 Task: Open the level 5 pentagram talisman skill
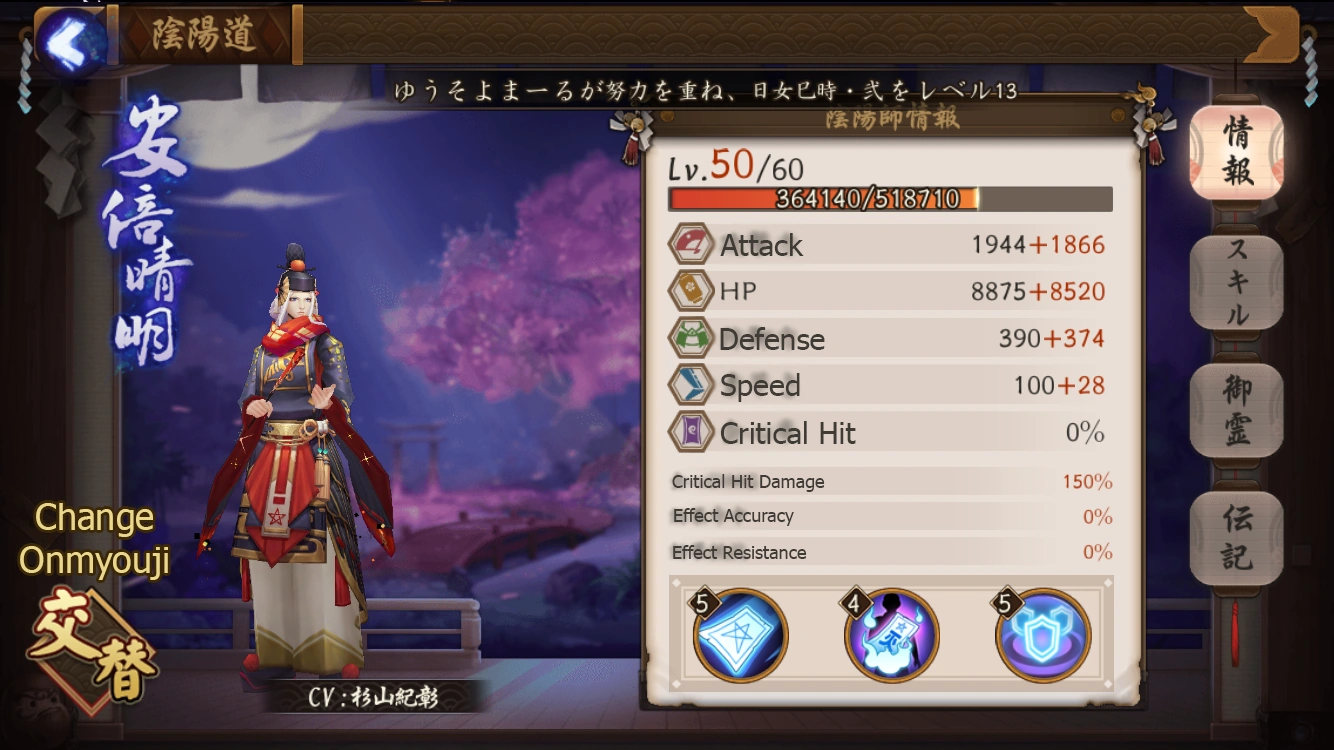(739, 634)
